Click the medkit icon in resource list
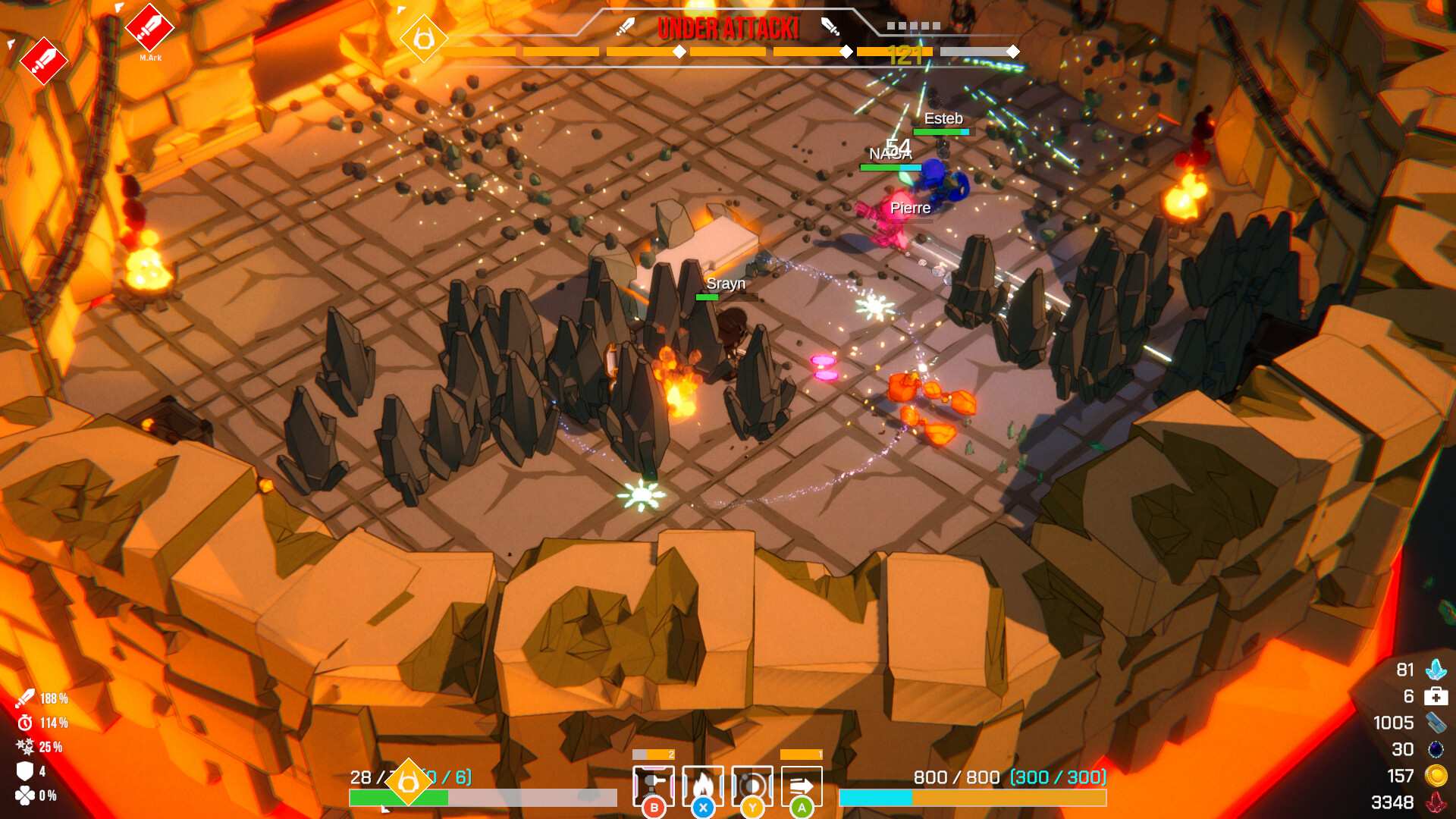 [x=1436, y=696]
